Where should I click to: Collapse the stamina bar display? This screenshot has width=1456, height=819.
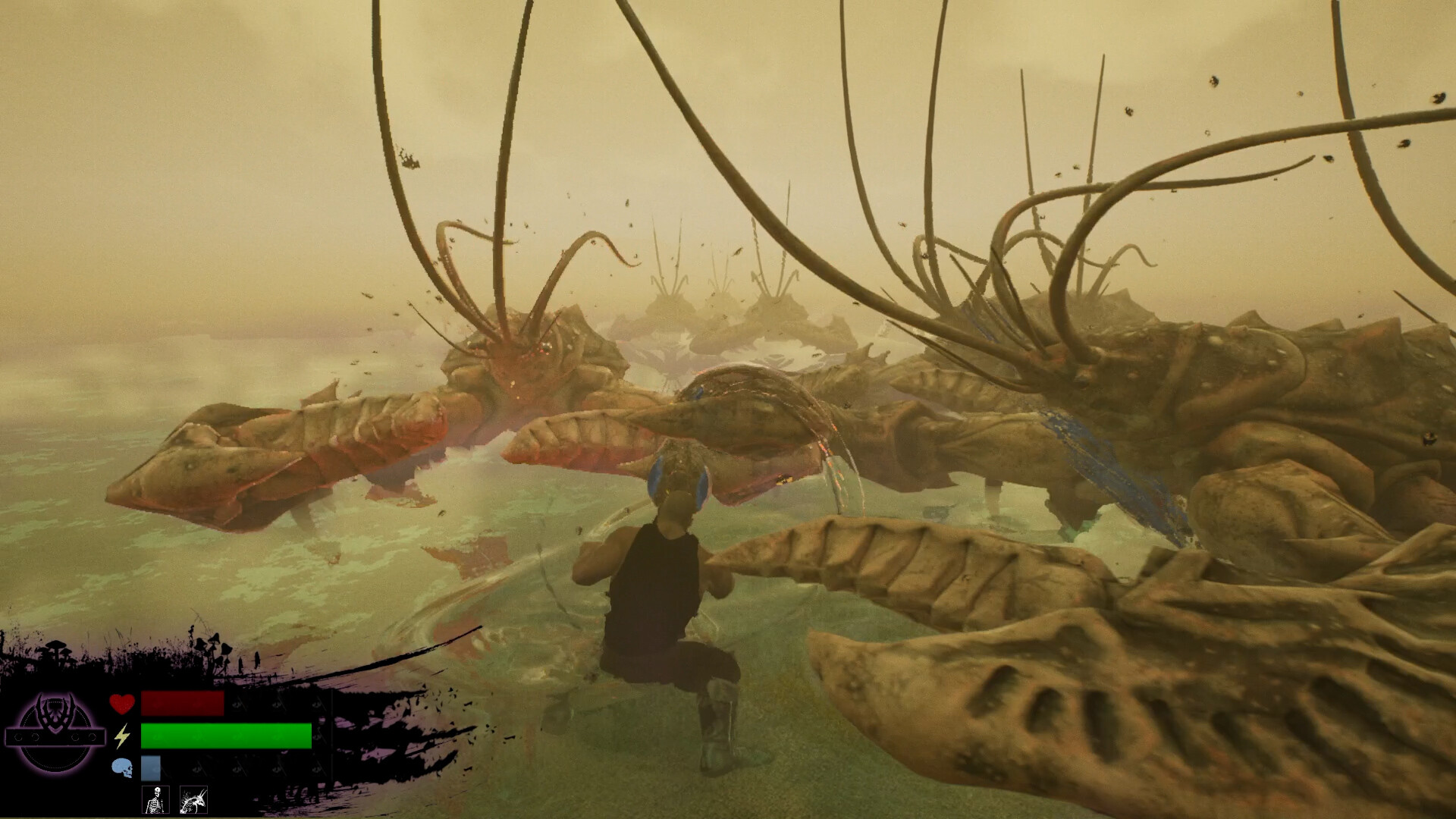click(225, 736)
